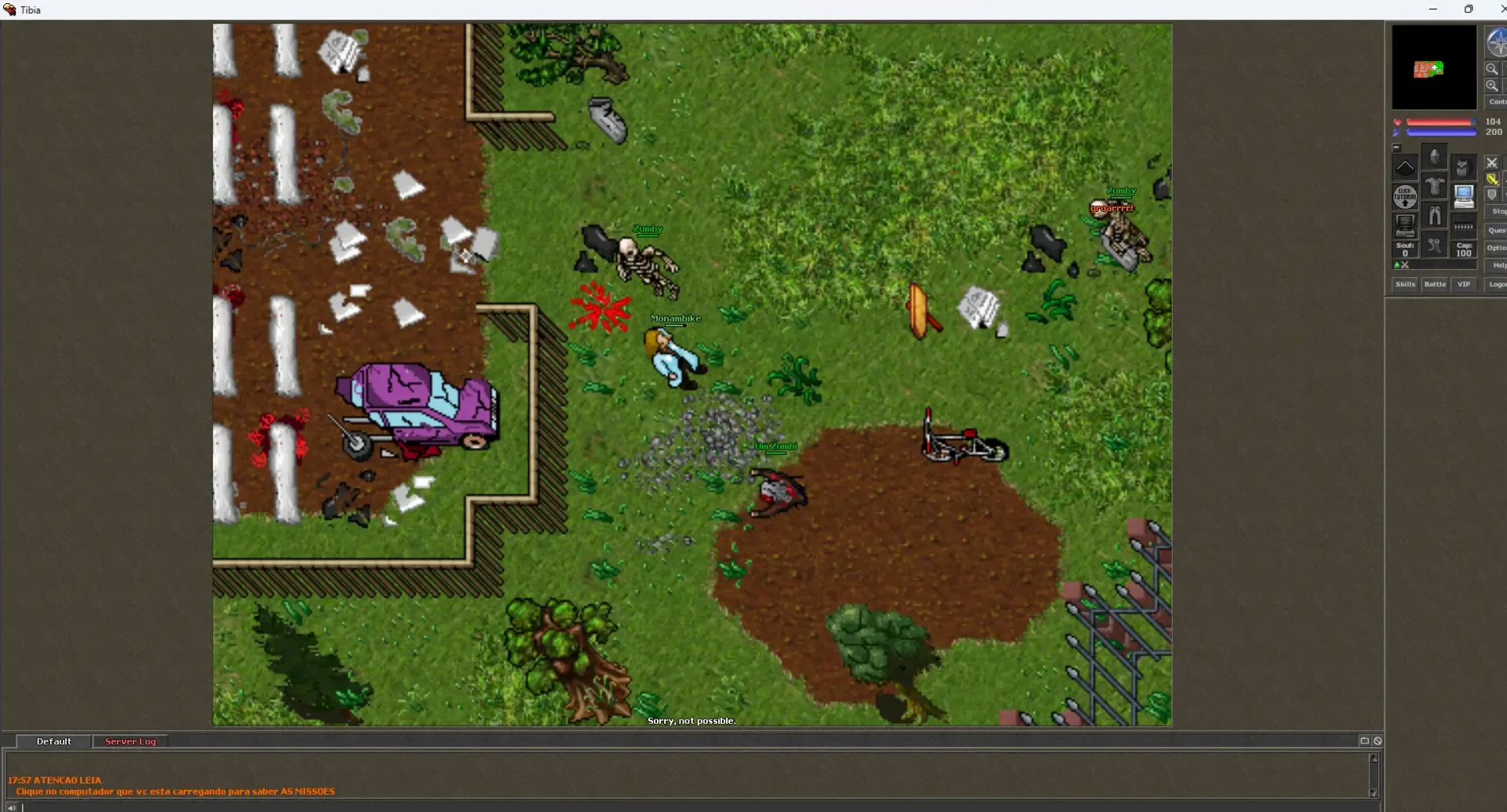Zoom out on the minimap with the magnifier
This screenshot has height=812, width=1507.
point(1492,68)
